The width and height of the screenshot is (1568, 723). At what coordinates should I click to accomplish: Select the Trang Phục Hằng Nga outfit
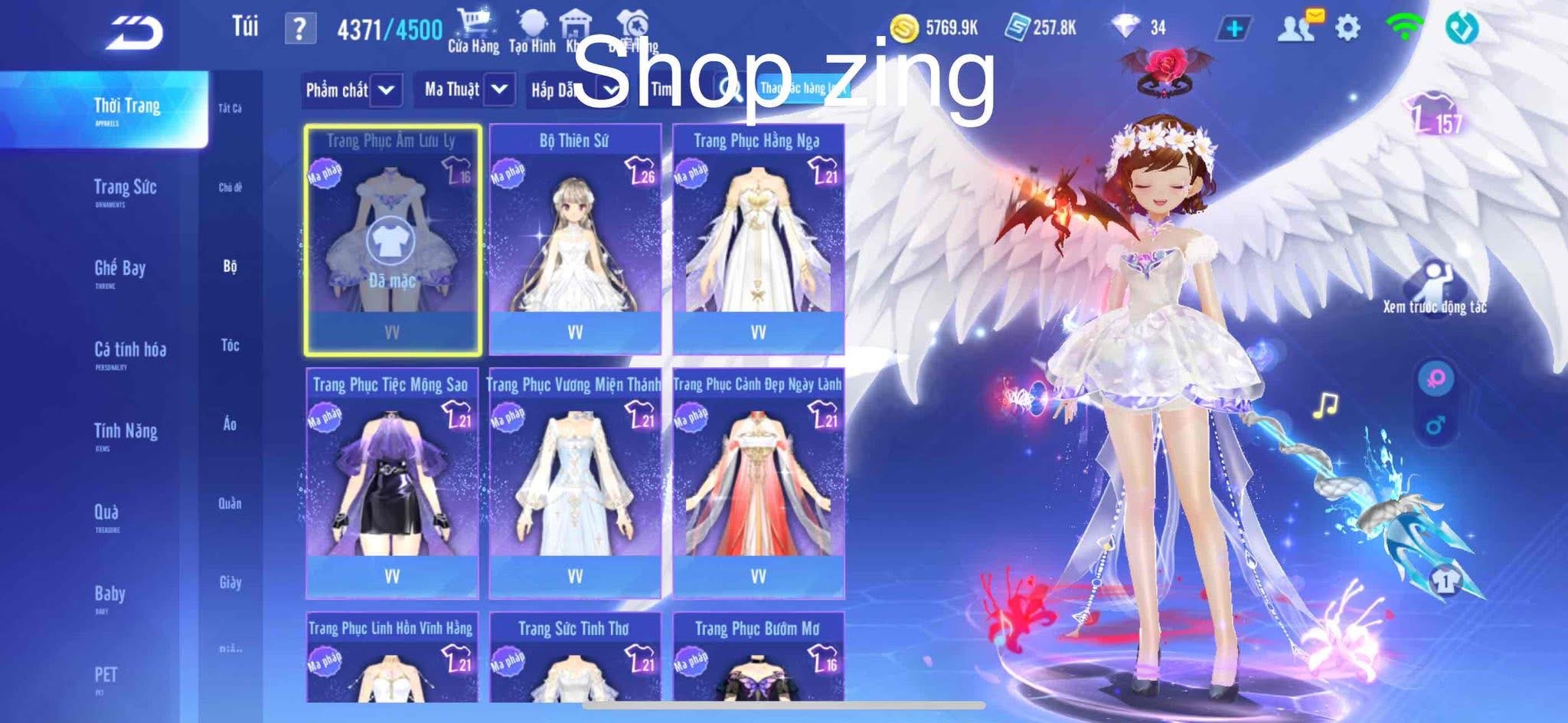(758, 239)
